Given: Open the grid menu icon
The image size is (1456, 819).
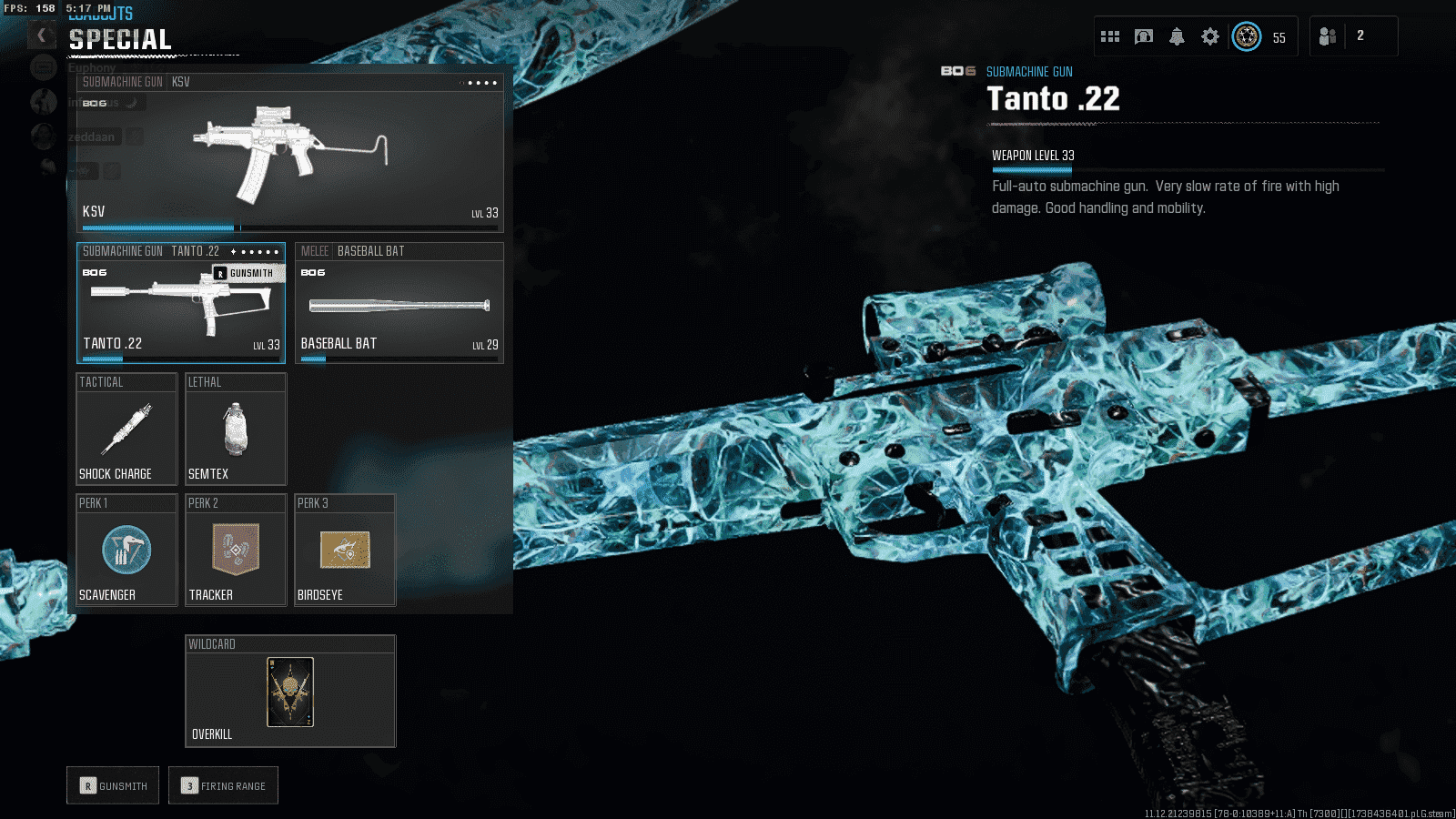Looking at the screenshot, I should click(x=1110, y=36).
